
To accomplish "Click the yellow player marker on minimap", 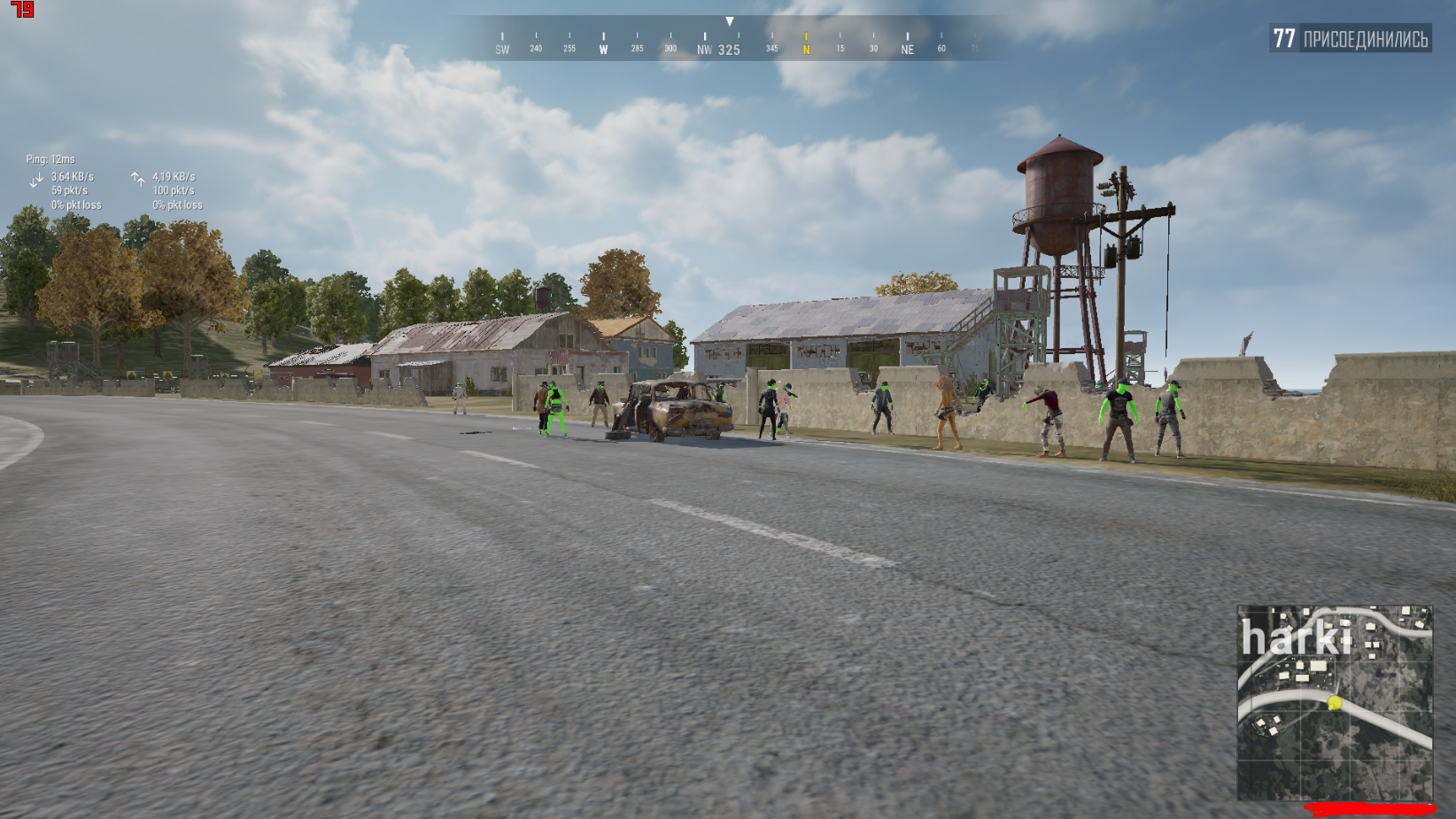I will pyautogui.click(x=1335, y=703).
